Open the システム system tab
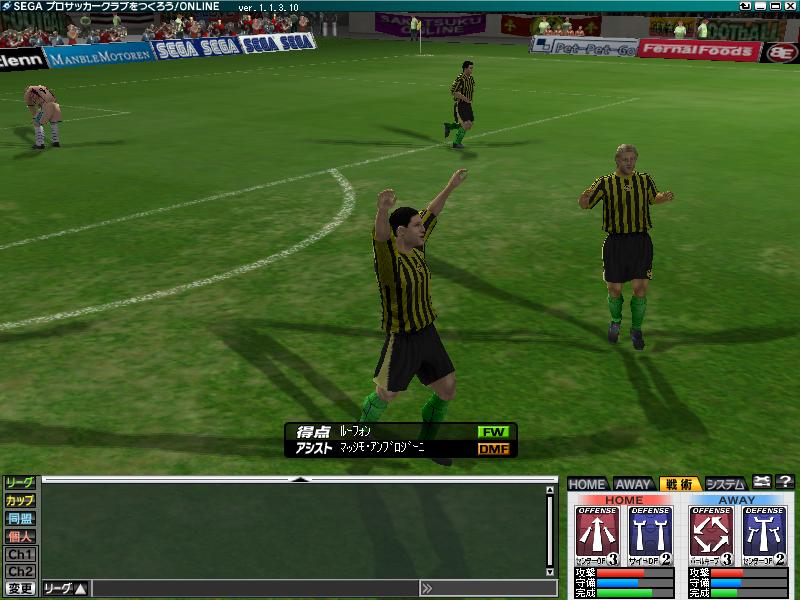 point(725,484)
